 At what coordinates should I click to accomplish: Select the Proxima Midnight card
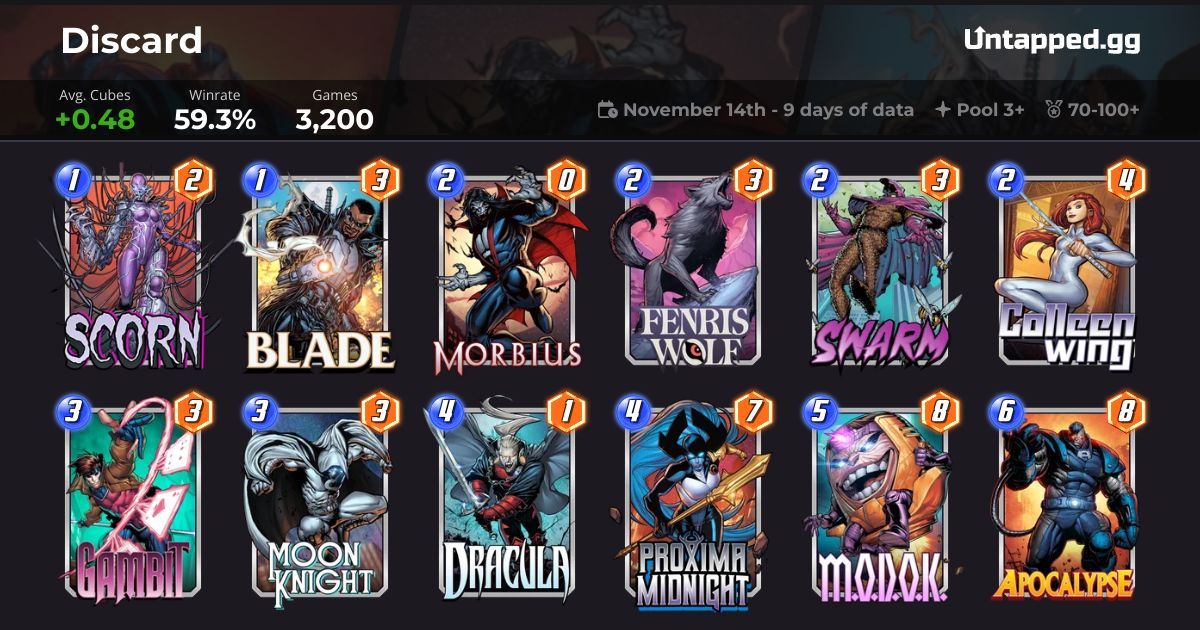(693, 500)
